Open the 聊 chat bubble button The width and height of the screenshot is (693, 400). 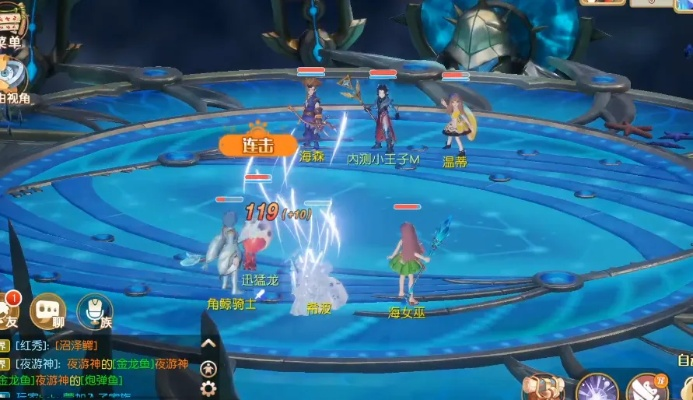(x=48, y=310)
